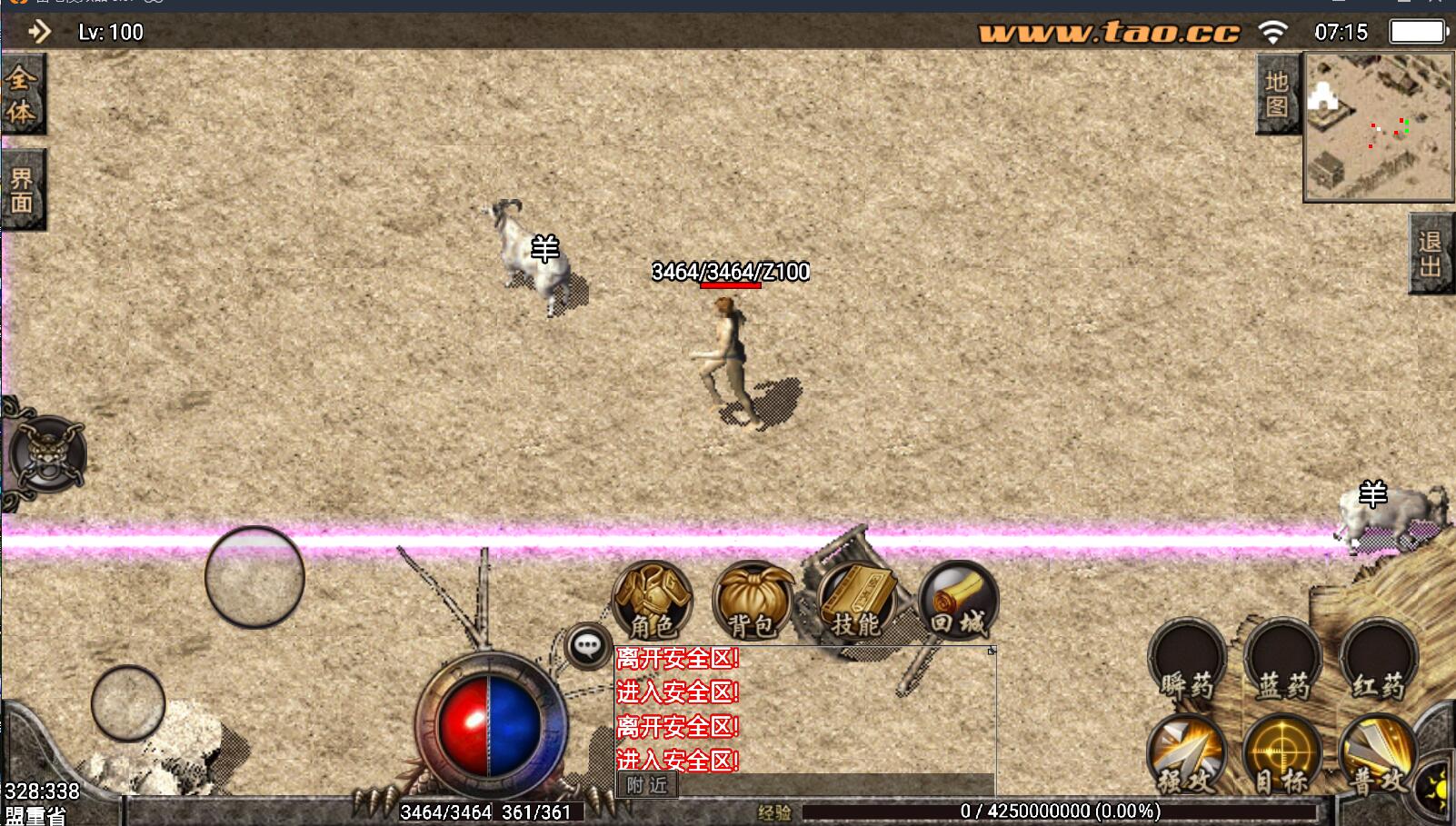Open the 技能 skills book
This screenshot has height=826, width=1456.
(856, 600)
